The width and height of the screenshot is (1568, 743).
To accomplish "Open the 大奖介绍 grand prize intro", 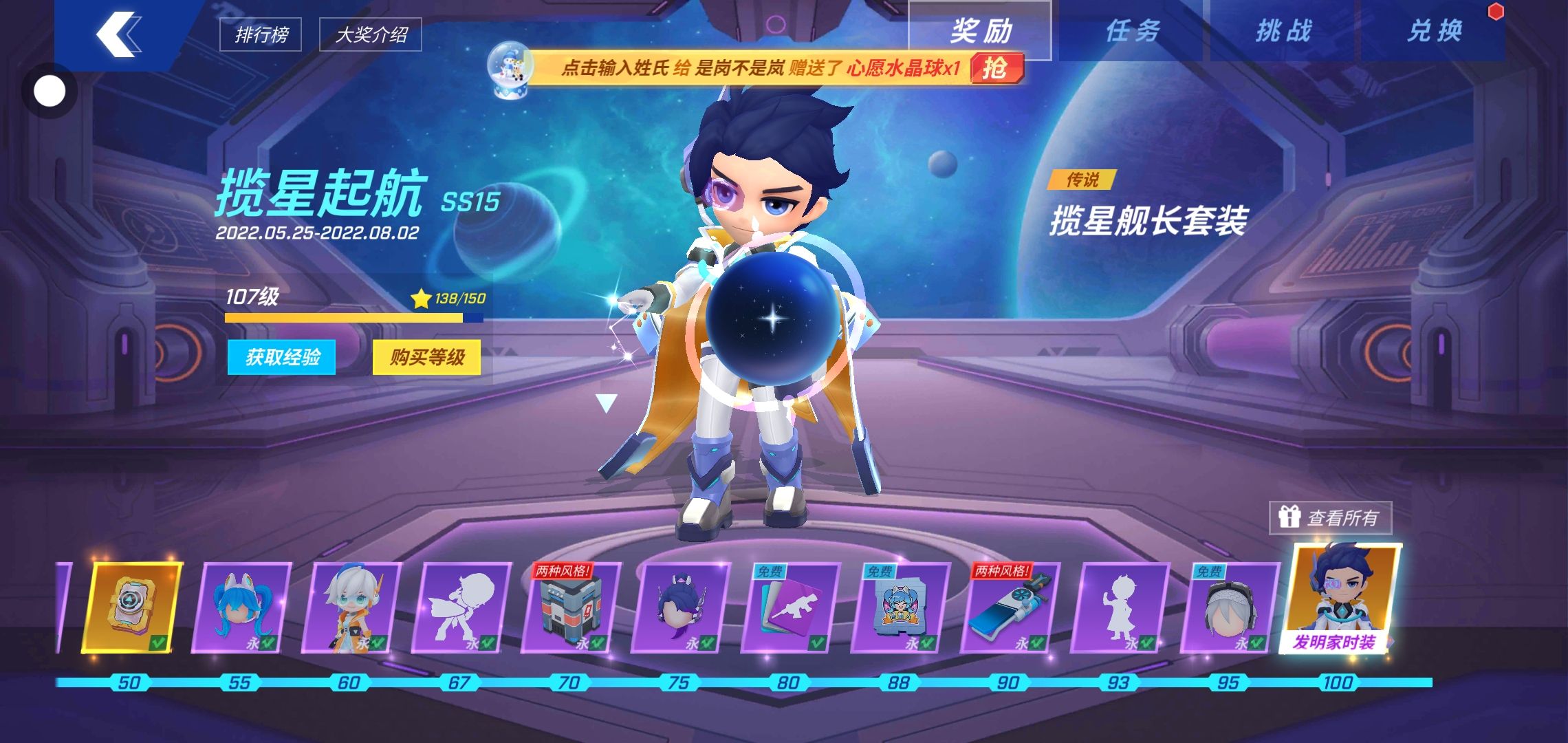I will point(371,34).
